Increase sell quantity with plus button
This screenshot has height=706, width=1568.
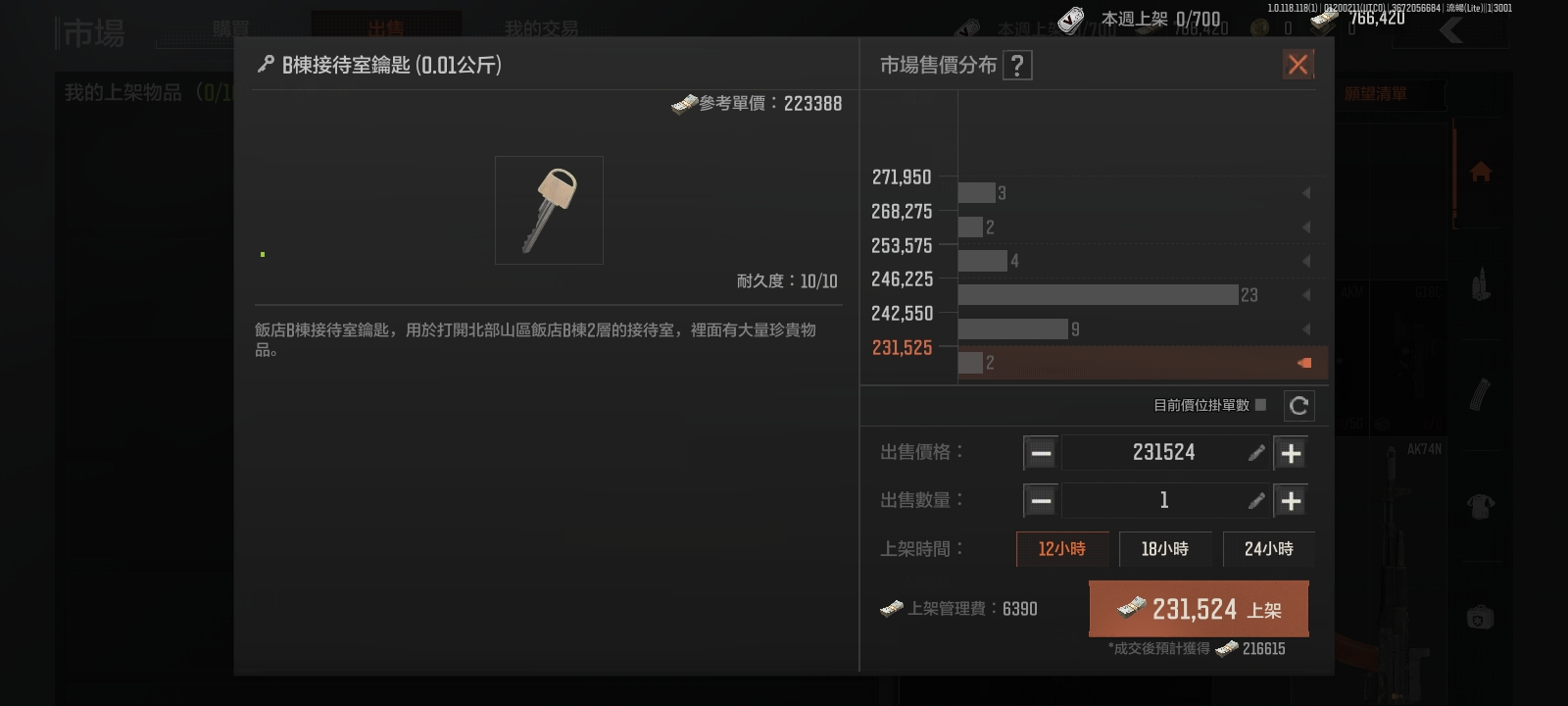[1291, 500]
